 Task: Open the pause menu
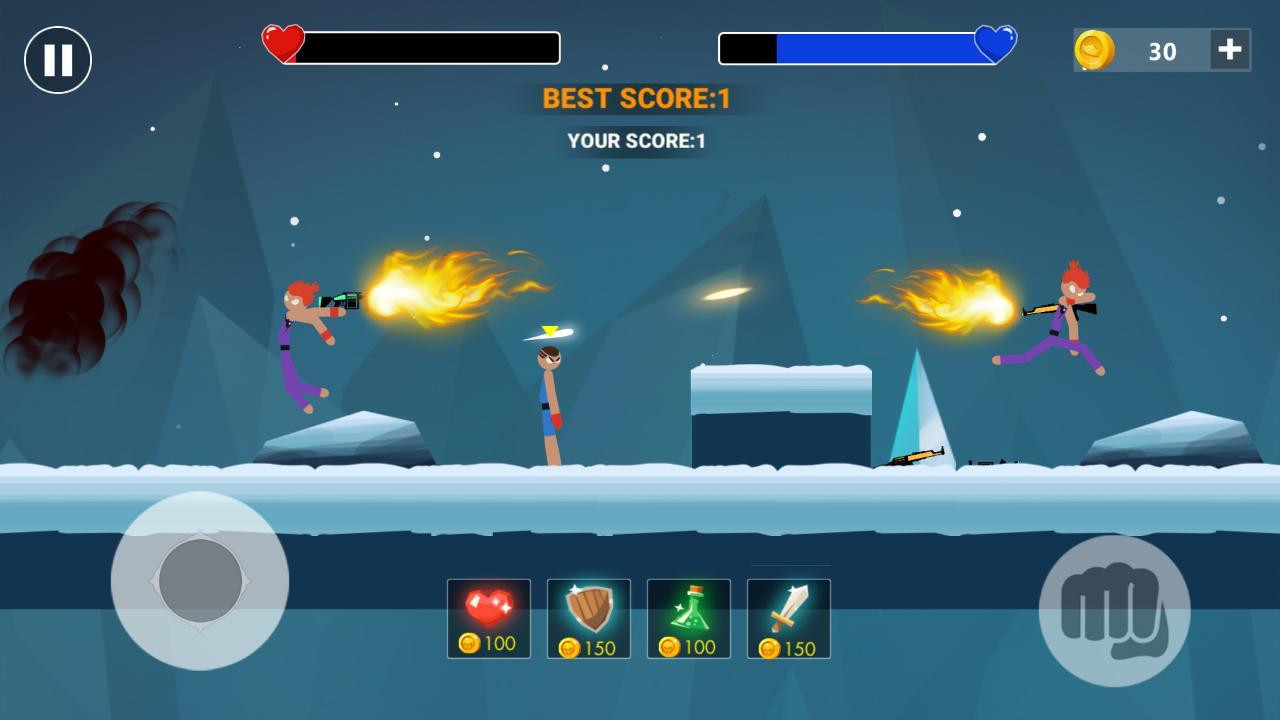click(x=57, y=59)
